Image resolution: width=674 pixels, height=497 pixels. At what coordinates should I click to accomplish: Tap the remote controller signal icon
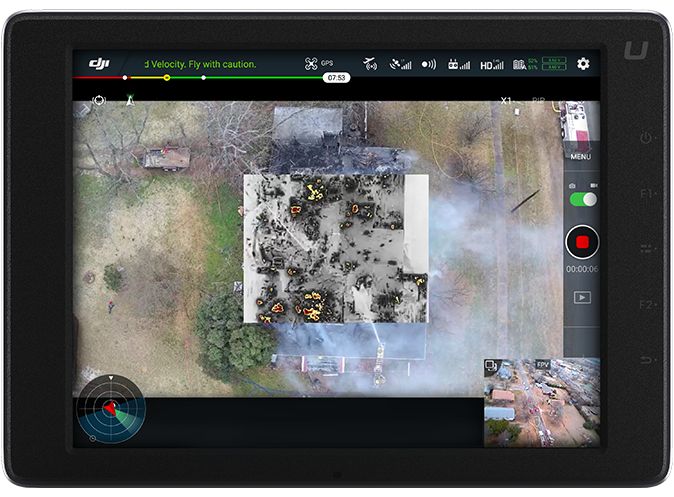point(459,64)
